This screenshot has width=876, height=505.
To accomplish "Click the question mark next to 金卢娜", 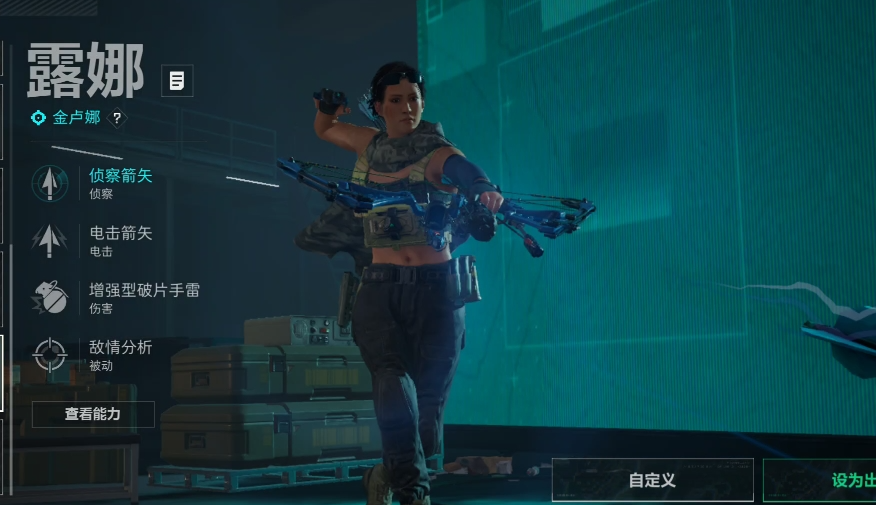I will [x=117, y=118].
